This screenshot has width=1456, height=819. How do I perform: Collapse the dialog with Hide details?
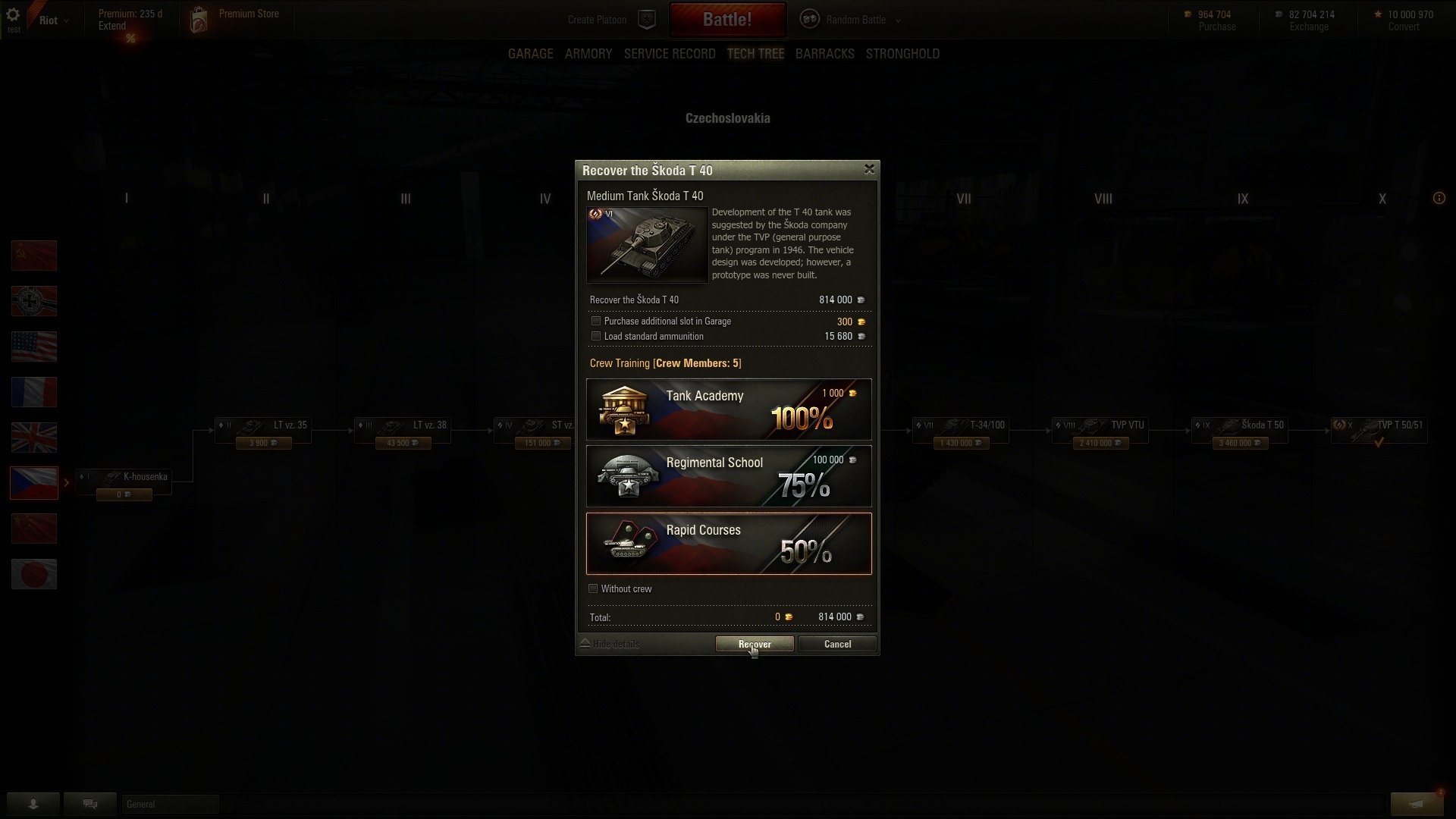(610, 645)
